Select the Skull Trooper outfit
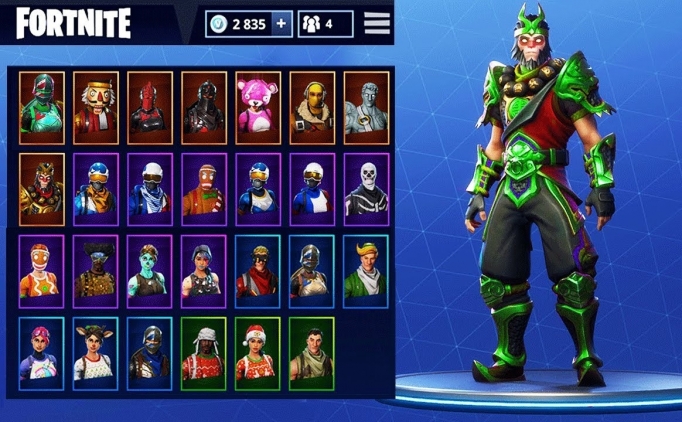The image size is (682, 422). point(366,189)
